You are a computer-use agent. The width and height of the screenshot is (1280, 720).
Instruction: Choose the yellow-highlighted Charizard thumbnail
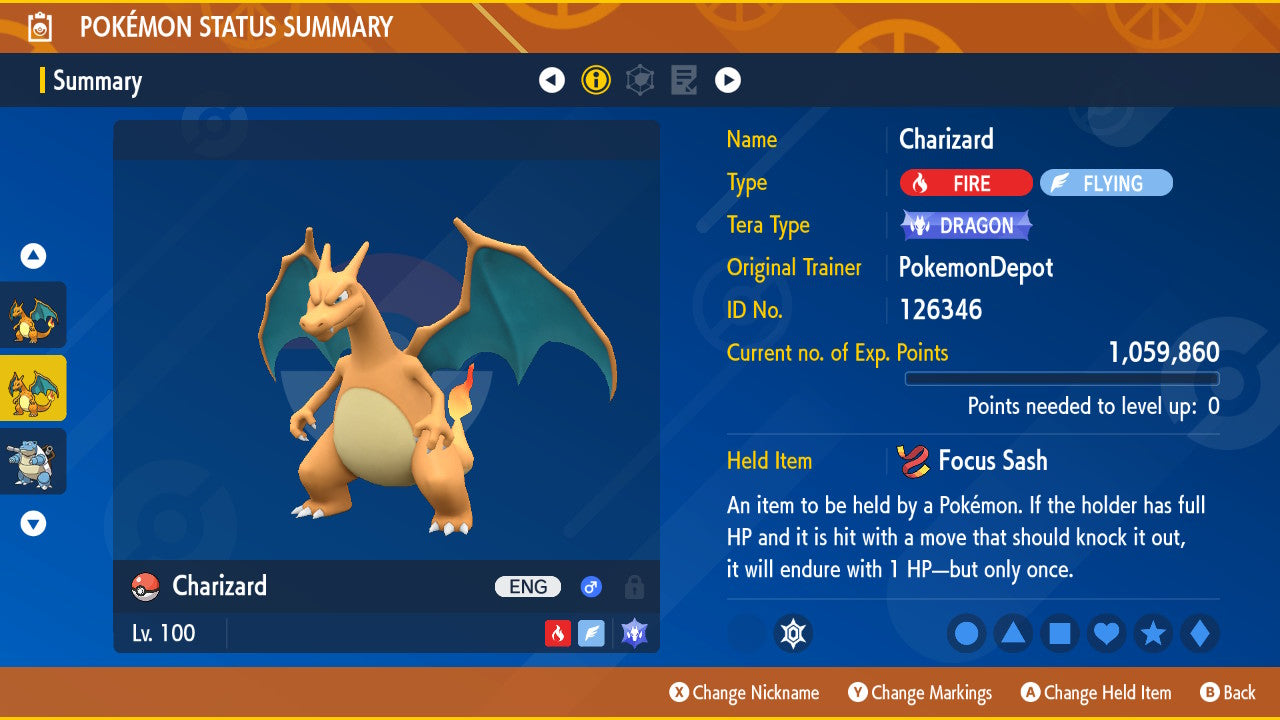tap(33, 388)
